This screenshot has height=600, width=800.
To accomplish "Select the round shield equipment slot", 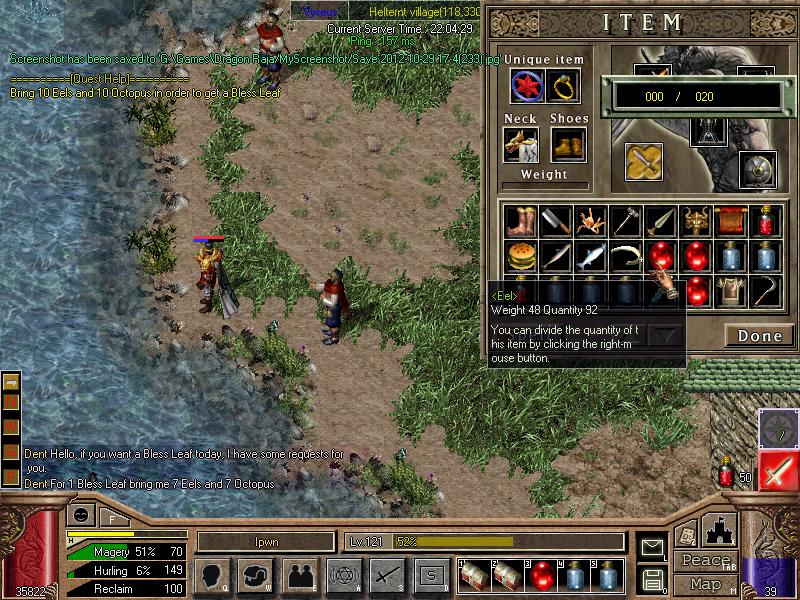I will (x=757, y=170).
